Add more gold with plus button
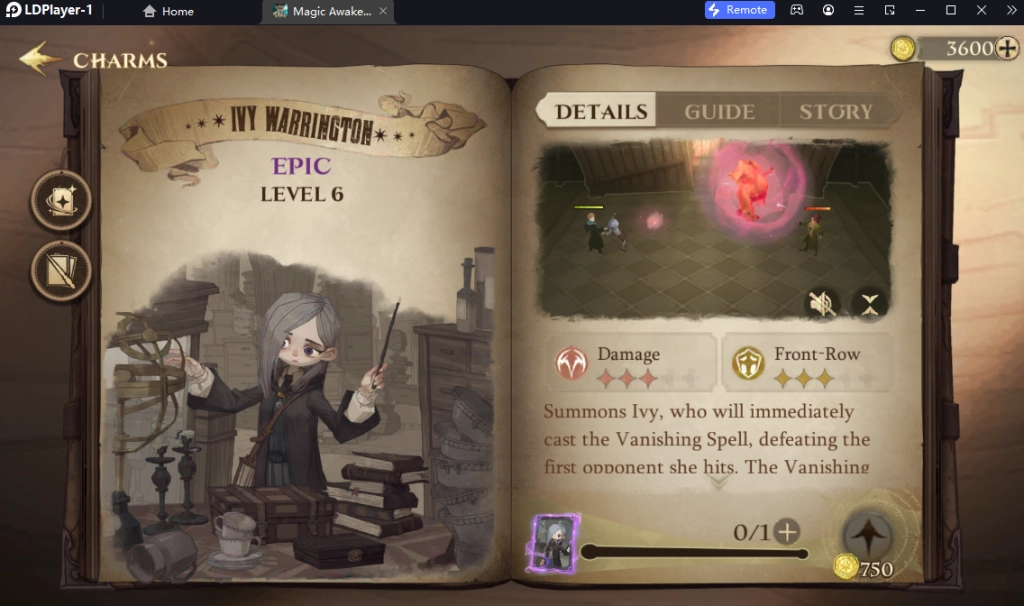Viewport: 1024px width, 606px height. 1007,48
